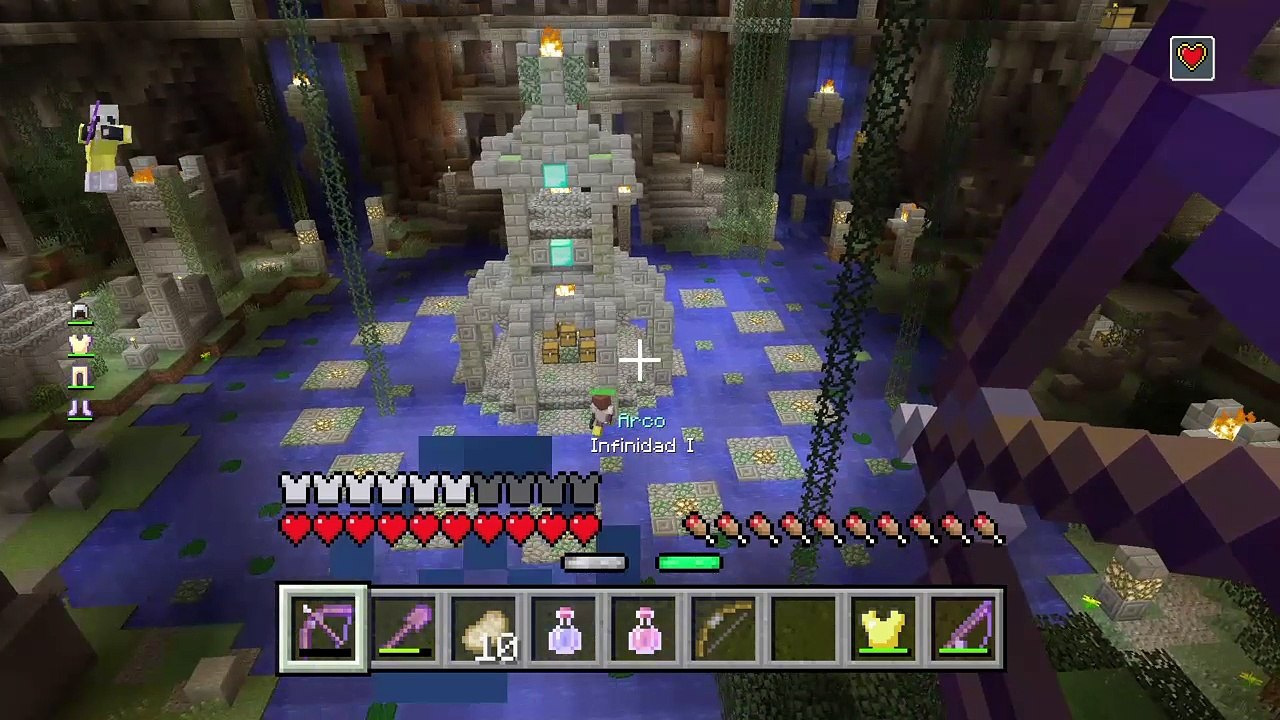Viewport: 1280px width, 720px height.
Task: Click the equipped helmet durability icon
Action: tap(80, 314)
